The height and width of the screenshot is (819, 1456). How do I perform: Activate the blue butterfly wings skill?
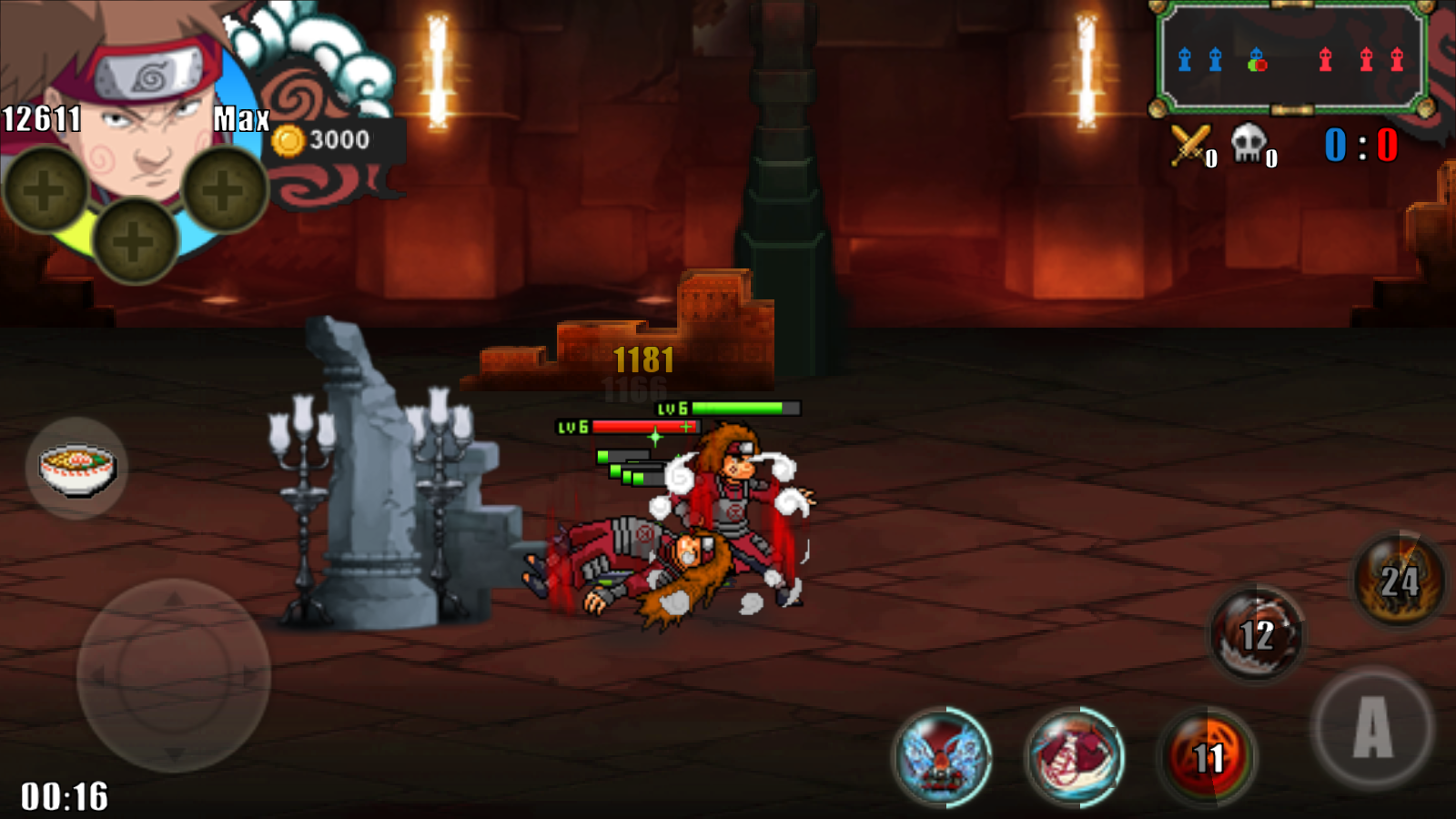click(x=943, y=756)
